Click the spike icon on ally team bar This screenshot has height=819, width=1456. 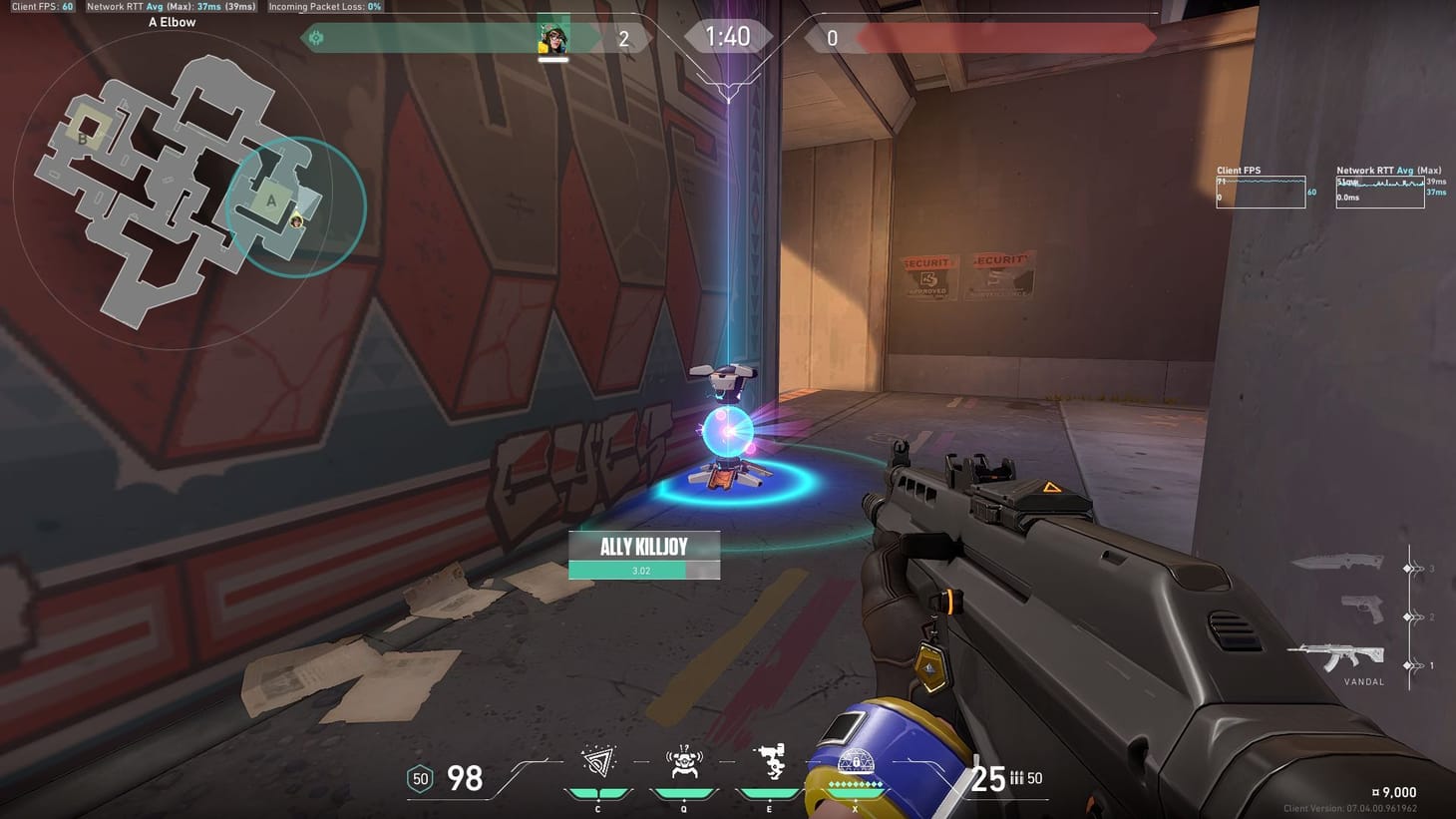tap(316, 36)
